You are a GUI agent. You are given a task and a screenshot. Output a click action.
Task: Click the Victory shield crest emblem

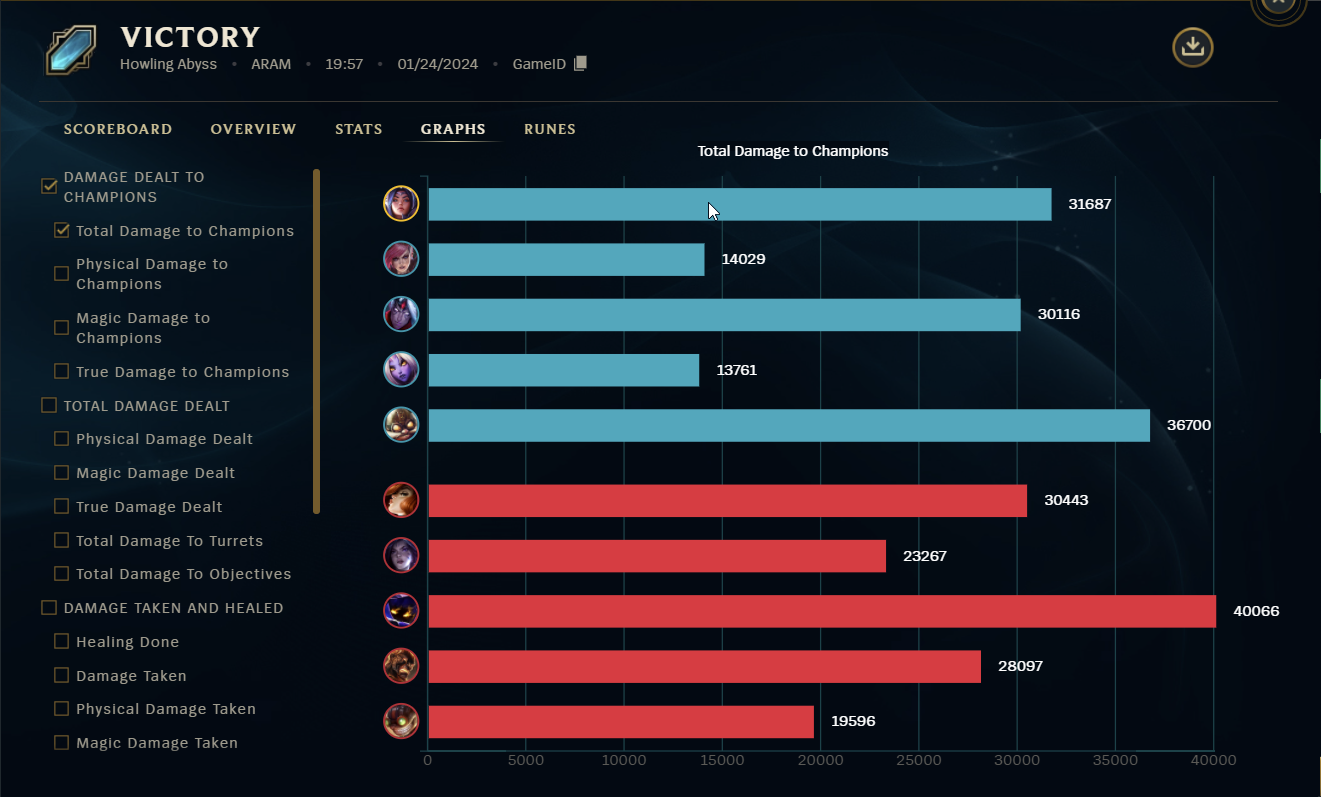68,48
